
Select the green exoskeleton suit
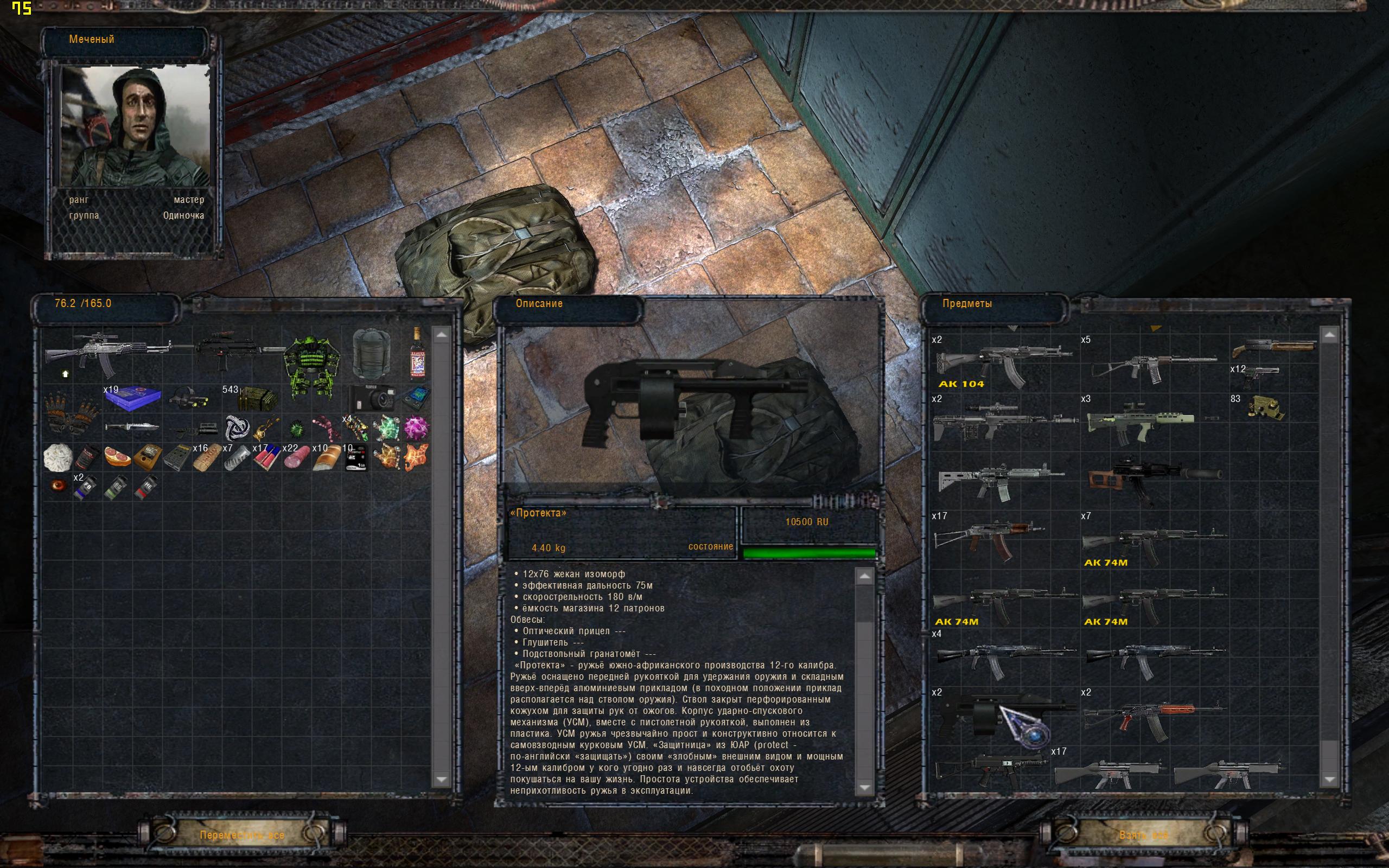pos(311,366)
